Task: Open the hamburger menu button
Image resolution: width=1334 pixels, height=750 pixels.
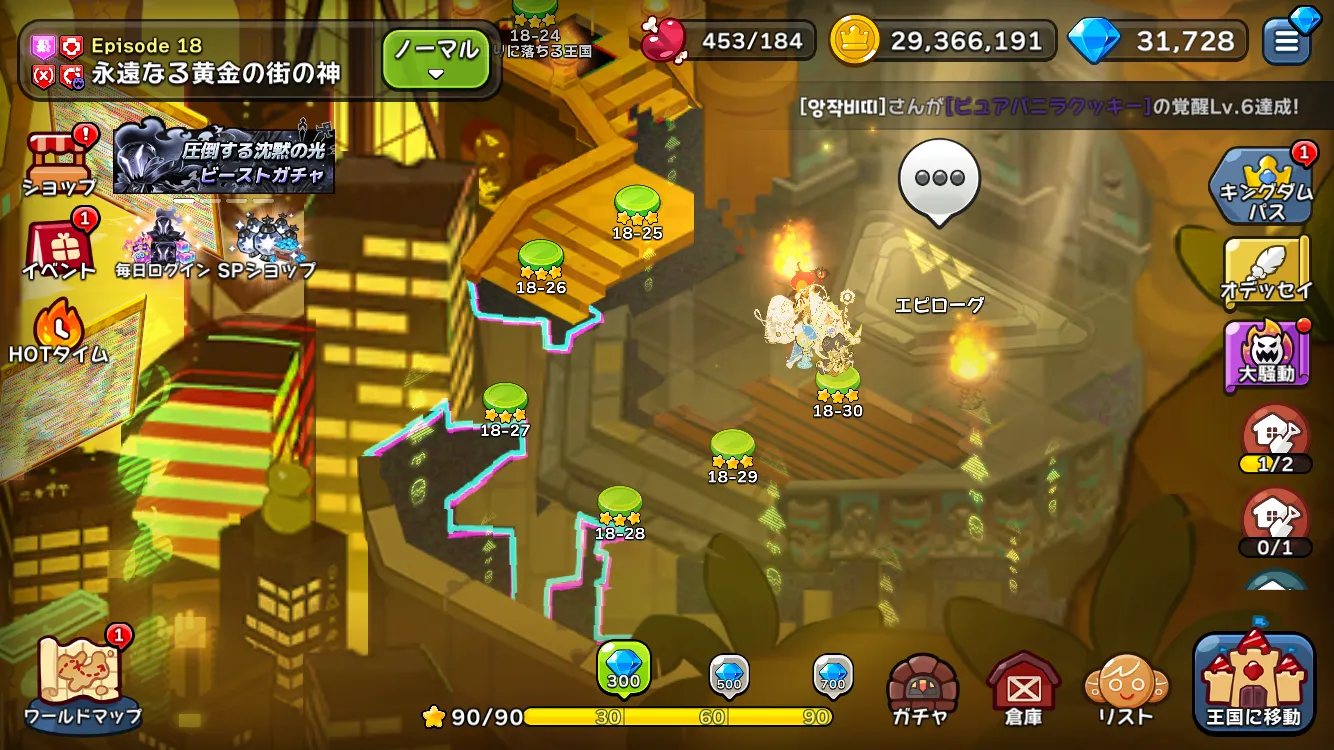Action: coord(1286,42)
